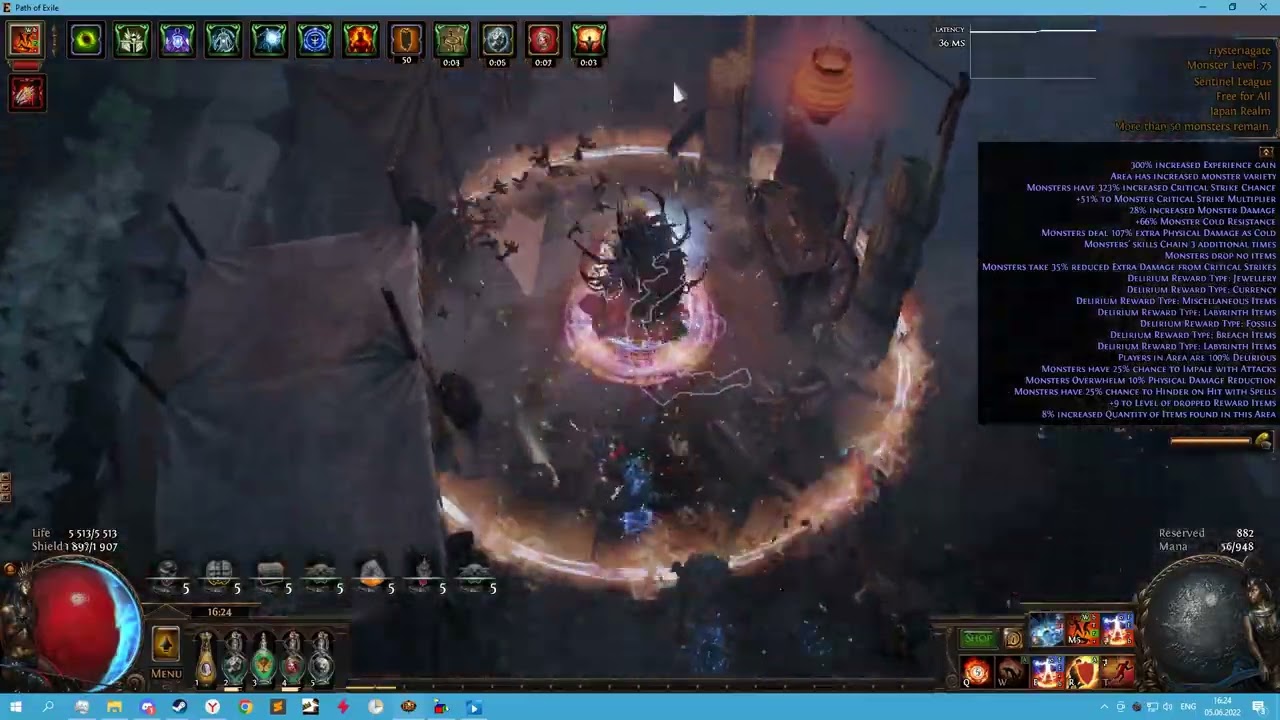Open the Steam icon in the taskbar
The width and height of the screenshot is (1280, 720).
[x=180, y=708]
